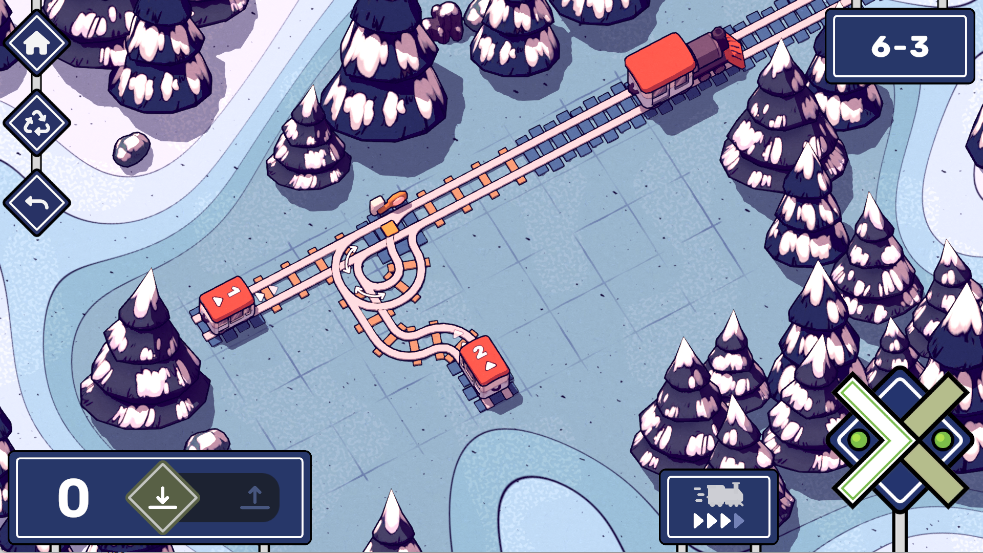Go to the home menu

(x=37, y=43)
